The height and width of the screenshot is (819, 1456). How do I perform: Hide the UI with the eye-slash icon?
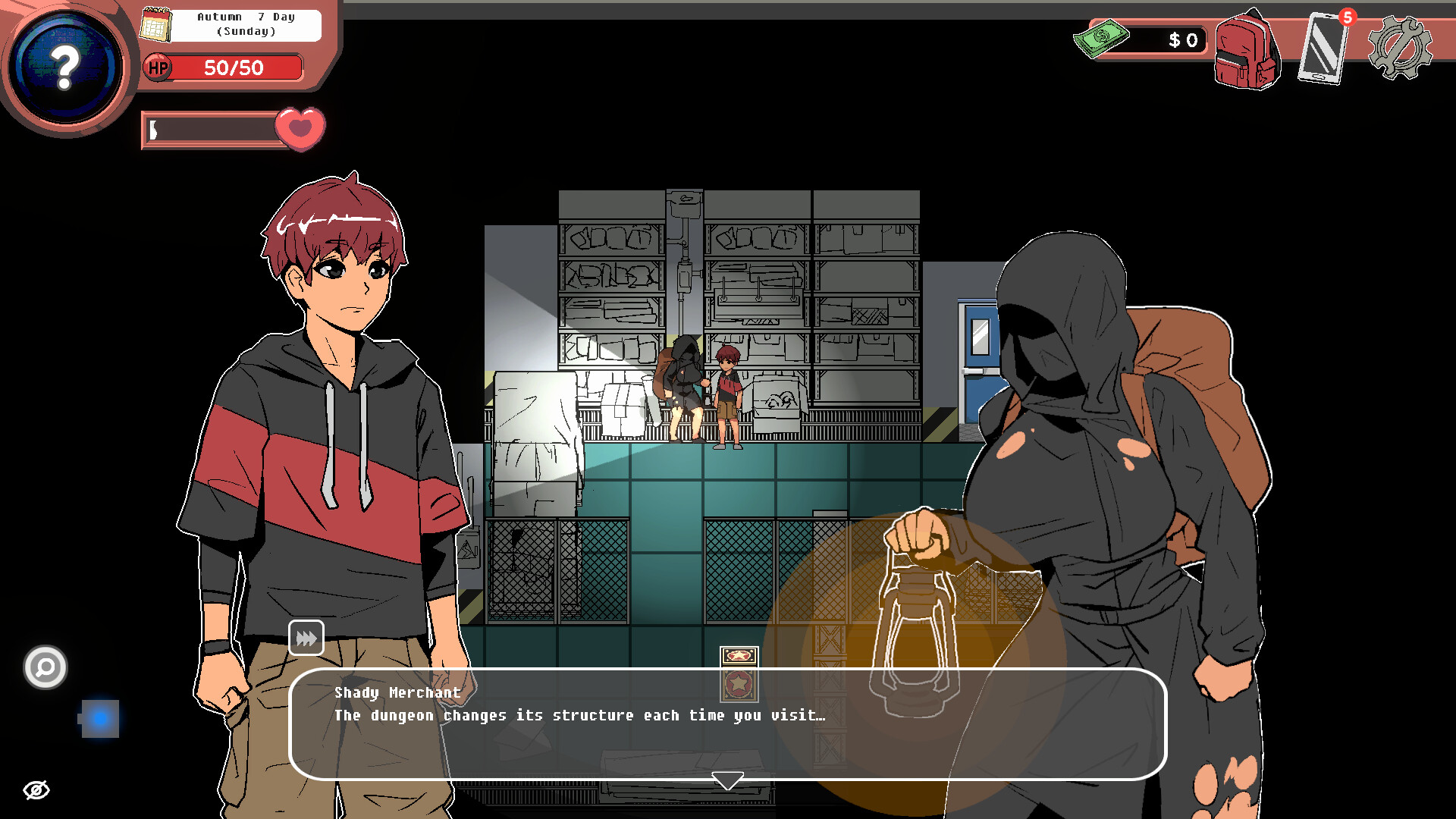37,789
